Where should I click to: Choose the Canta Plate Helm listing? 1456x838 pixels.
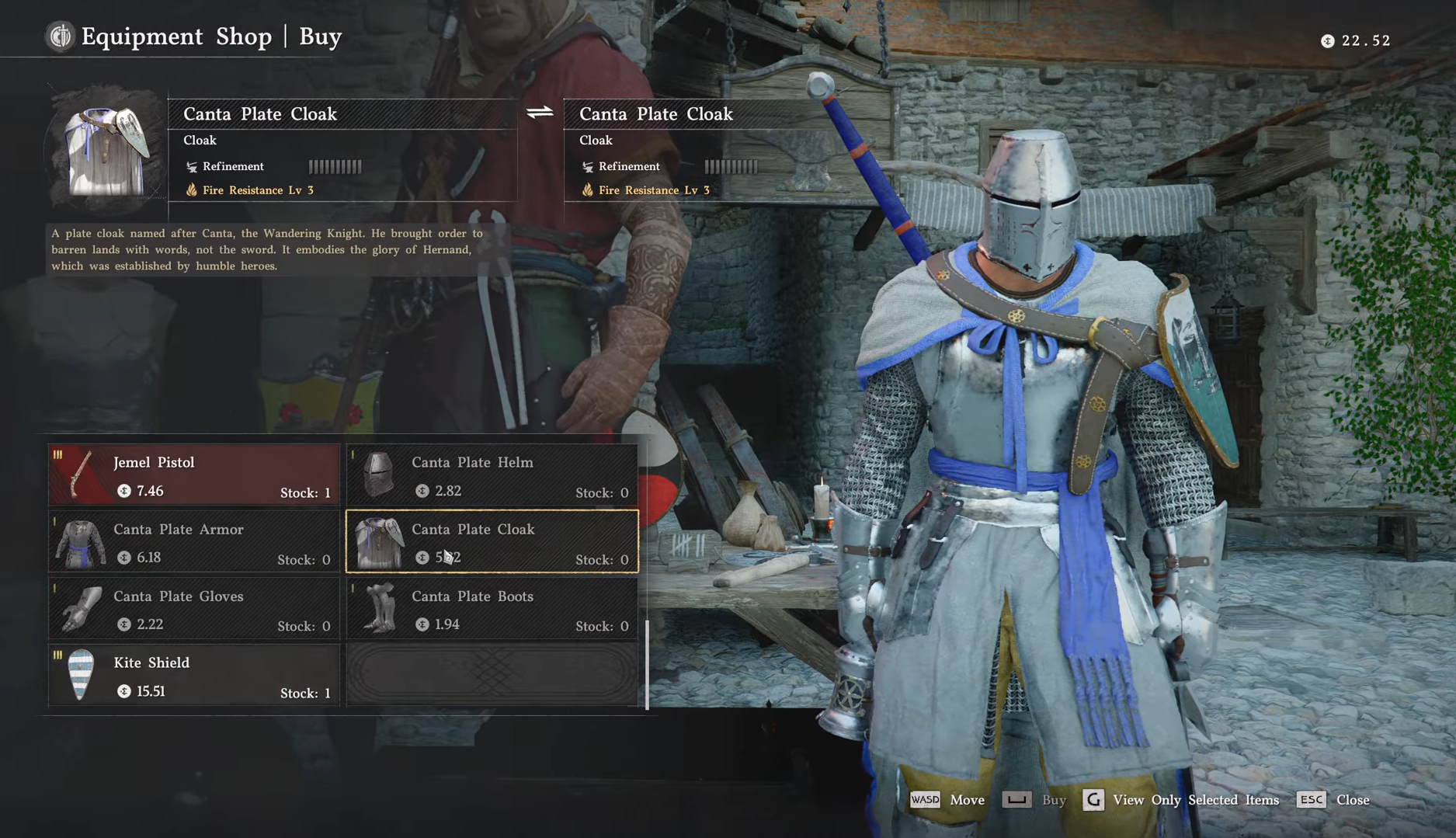coord(492,475)
